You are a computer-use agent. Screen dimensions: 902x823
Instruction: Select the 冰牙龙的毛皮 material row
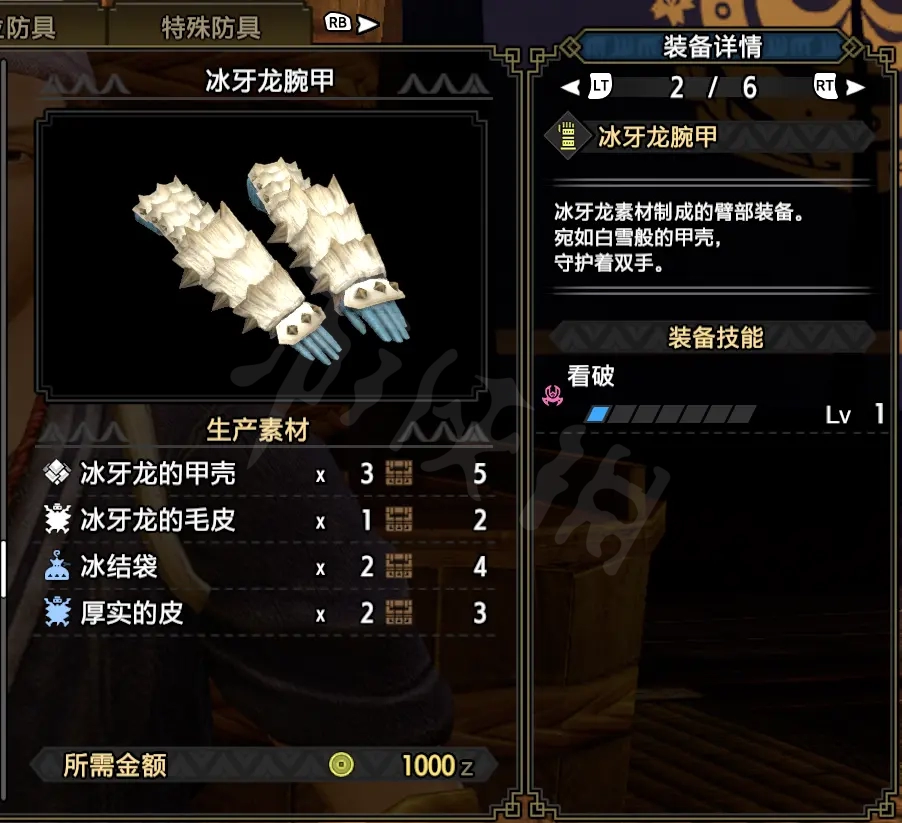pos(265,520)
